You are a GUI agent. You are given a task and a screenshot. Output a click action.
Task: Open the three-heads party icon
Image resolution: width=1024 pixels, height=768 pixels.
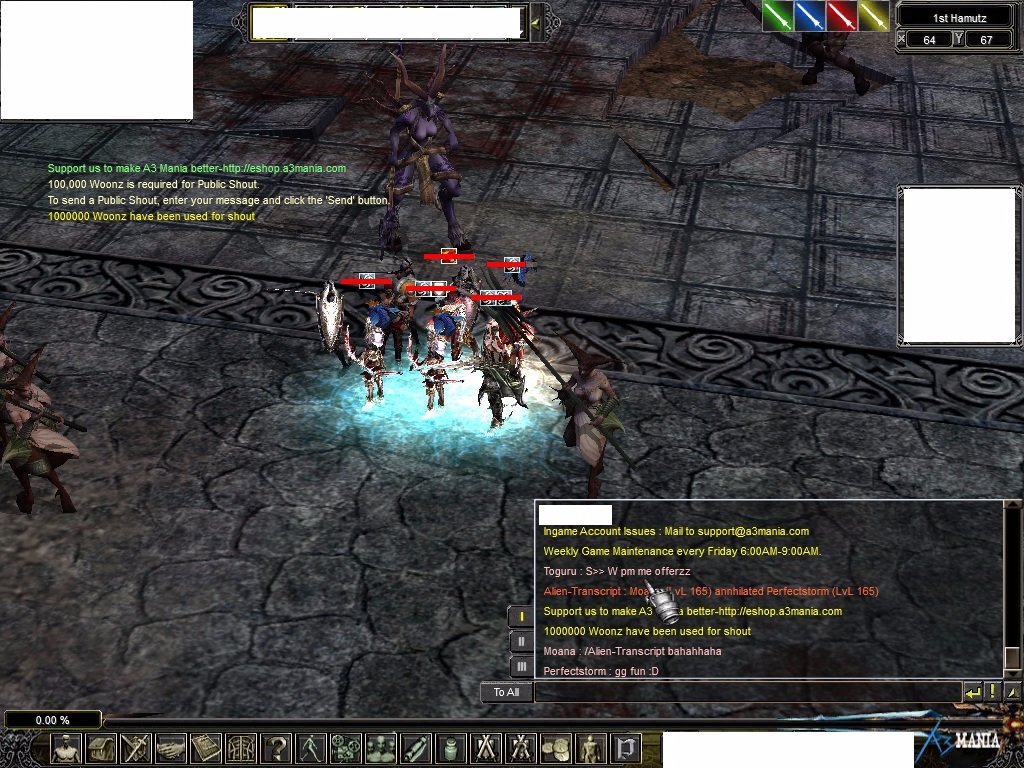pyautogui.click(x=381, y=748)
